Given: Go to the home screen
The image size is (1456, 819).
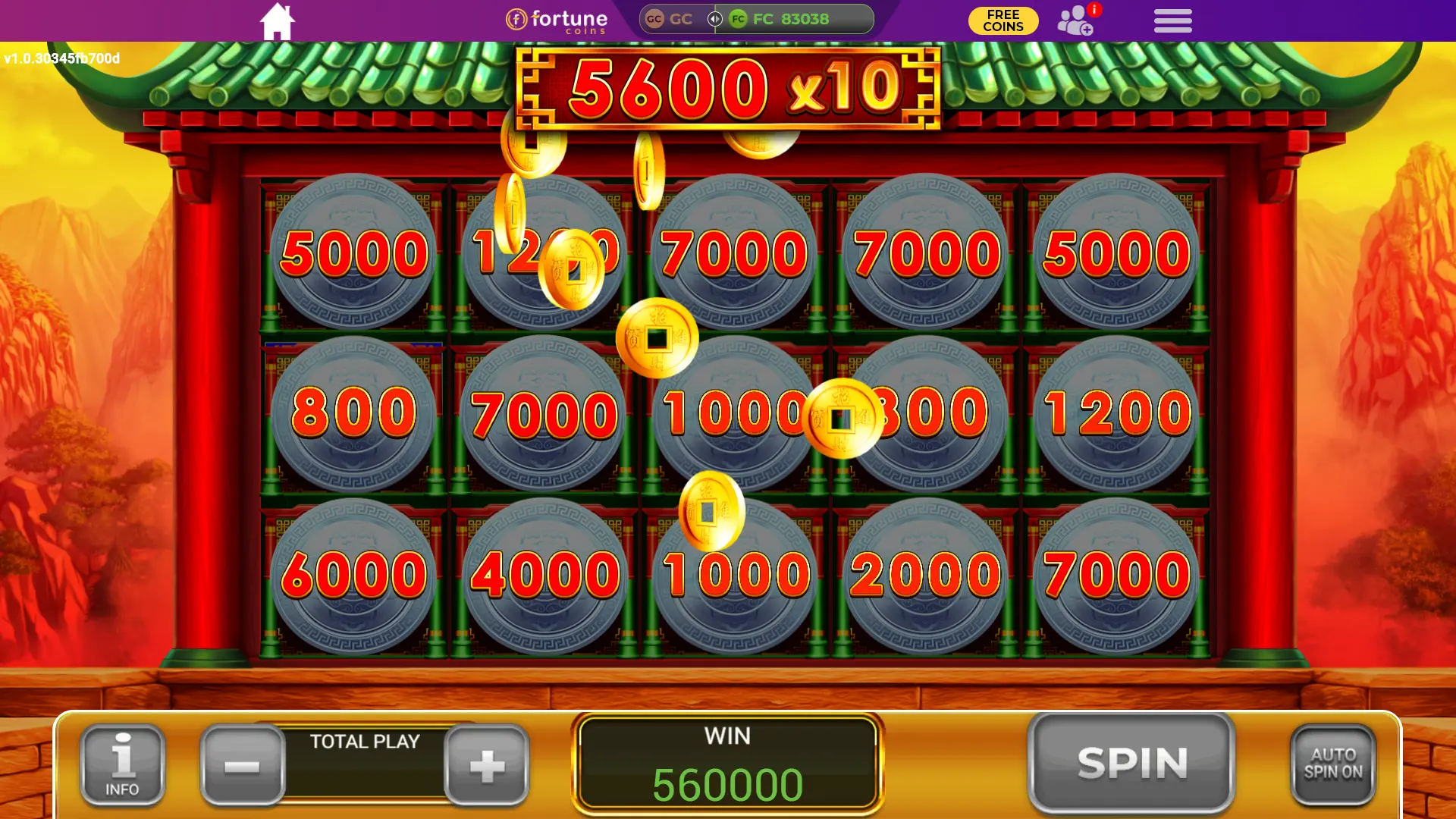Looking at the screenshot, I should pos(277,21).
